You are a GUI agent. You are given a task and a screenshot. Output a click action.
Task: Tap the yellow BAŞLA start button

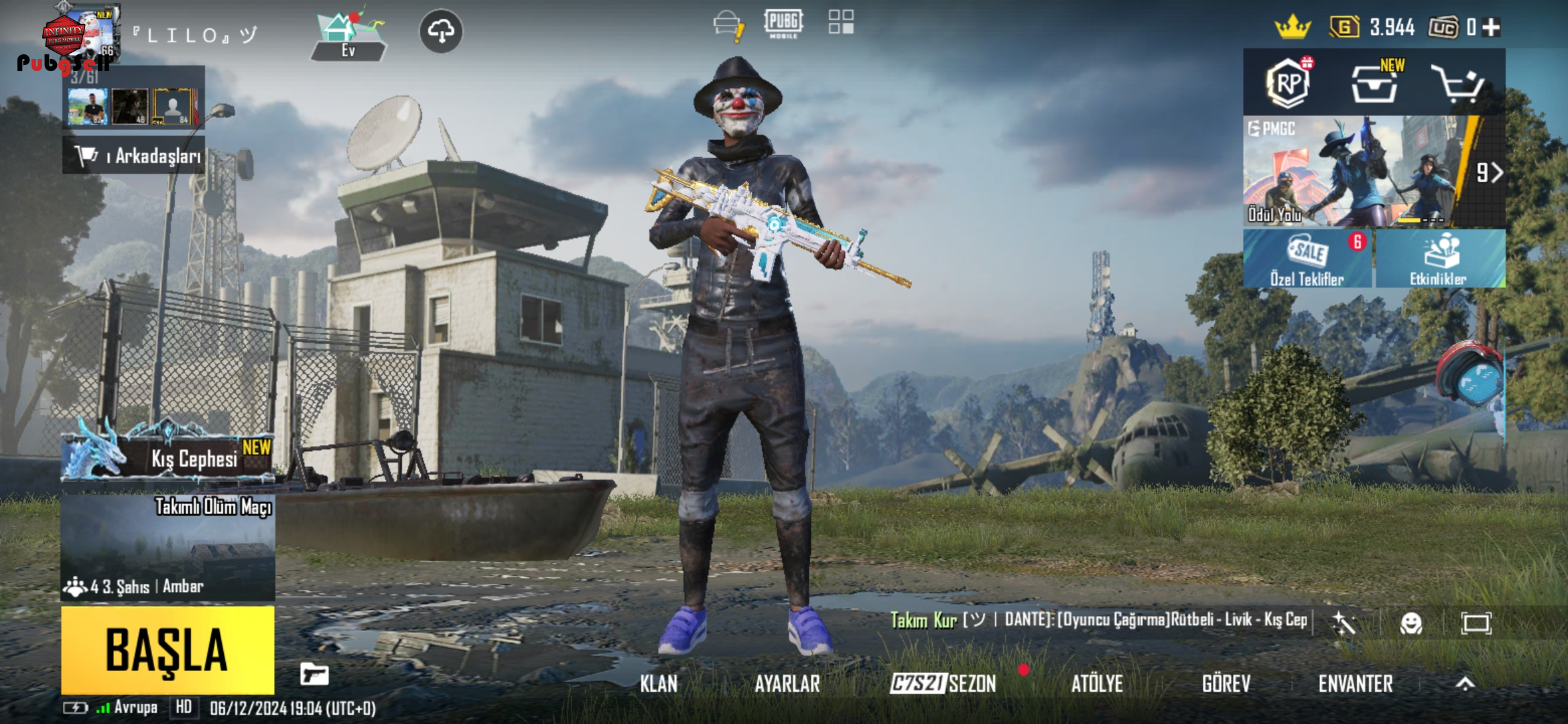pos(168,650)
